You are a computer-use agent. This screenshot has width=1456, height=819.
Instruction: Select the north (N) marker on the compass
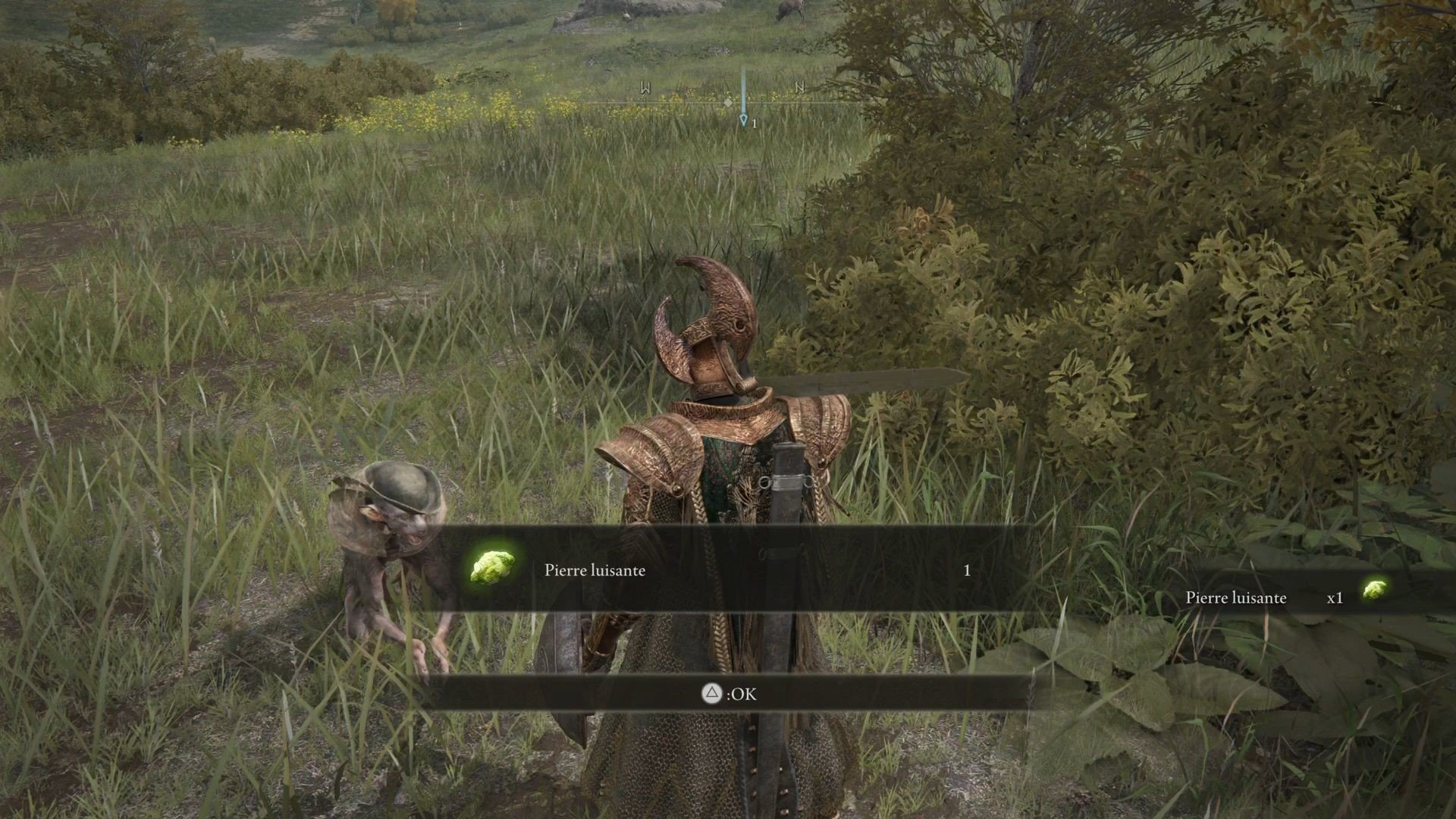point(800,87)
